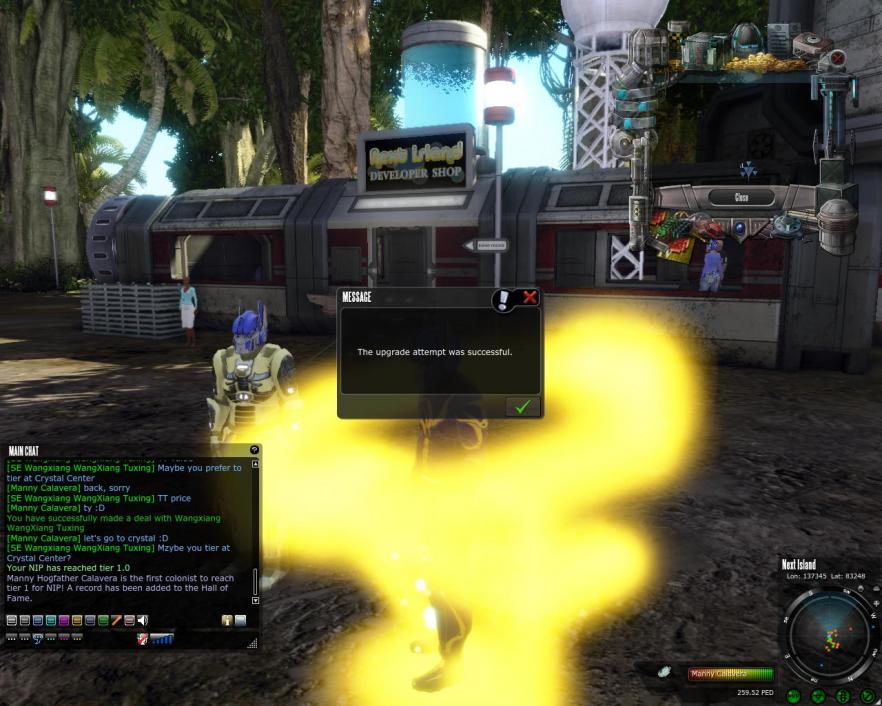The width and height of the screenshot is (882, 706).
Task: Toggle the chat speaker sound icon
Action: (143, 621)
